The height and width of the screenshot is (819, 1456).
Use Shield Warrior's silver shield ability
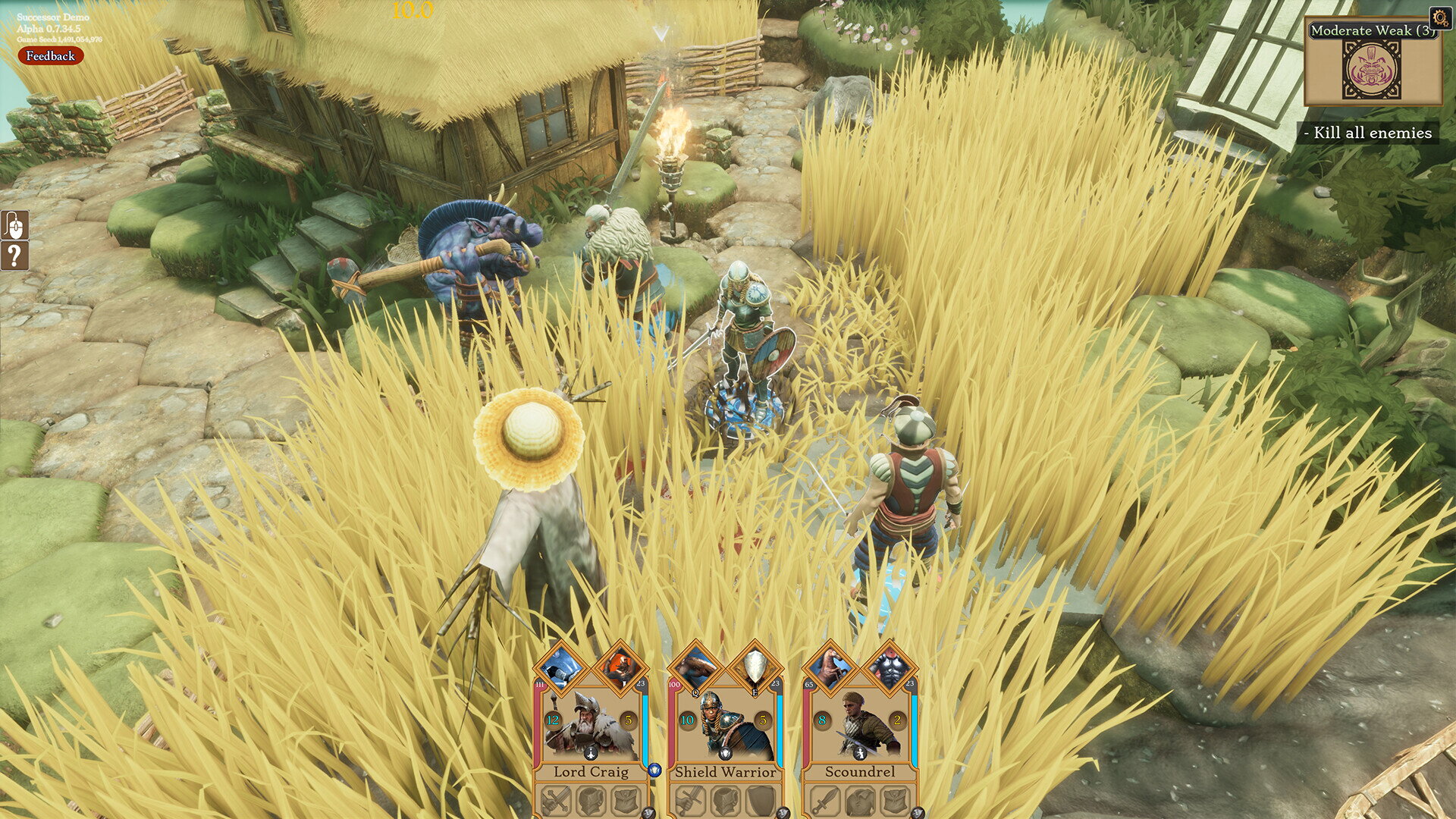coord(755,668)
